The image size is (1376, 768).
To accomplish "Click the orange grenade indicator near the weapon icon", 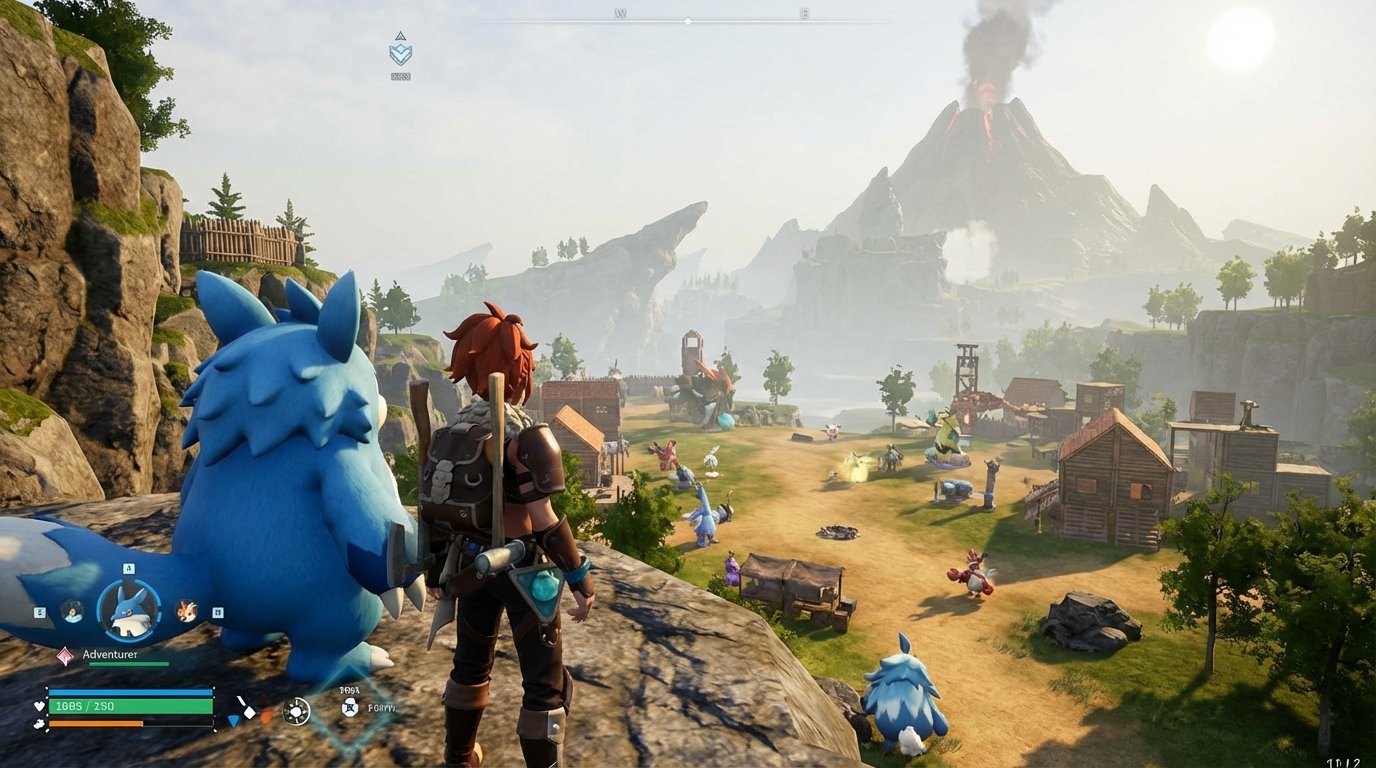I will (267, 718).
